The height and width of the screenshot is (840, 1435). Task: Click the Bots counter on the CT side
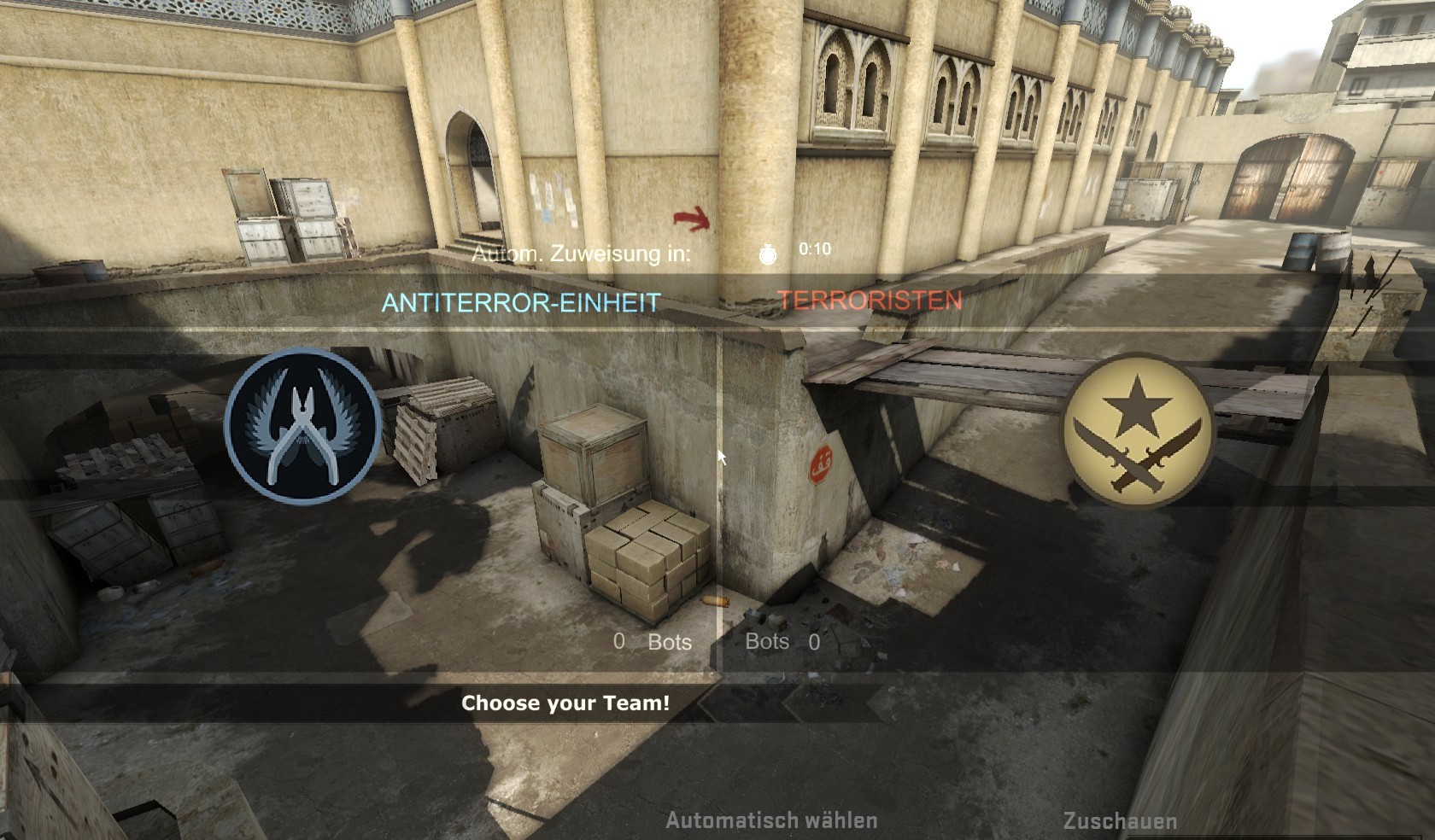pos(653,643)
